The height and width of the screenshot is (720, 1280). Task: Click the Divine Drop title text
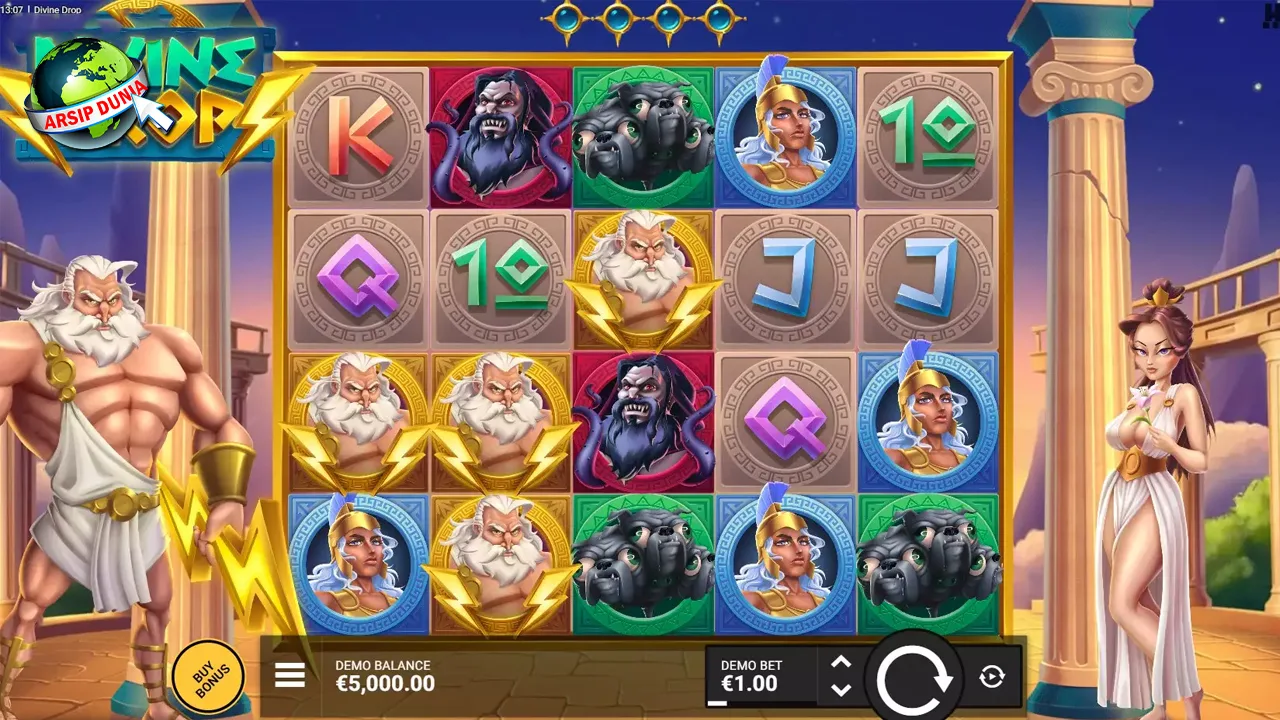[57, 8]
